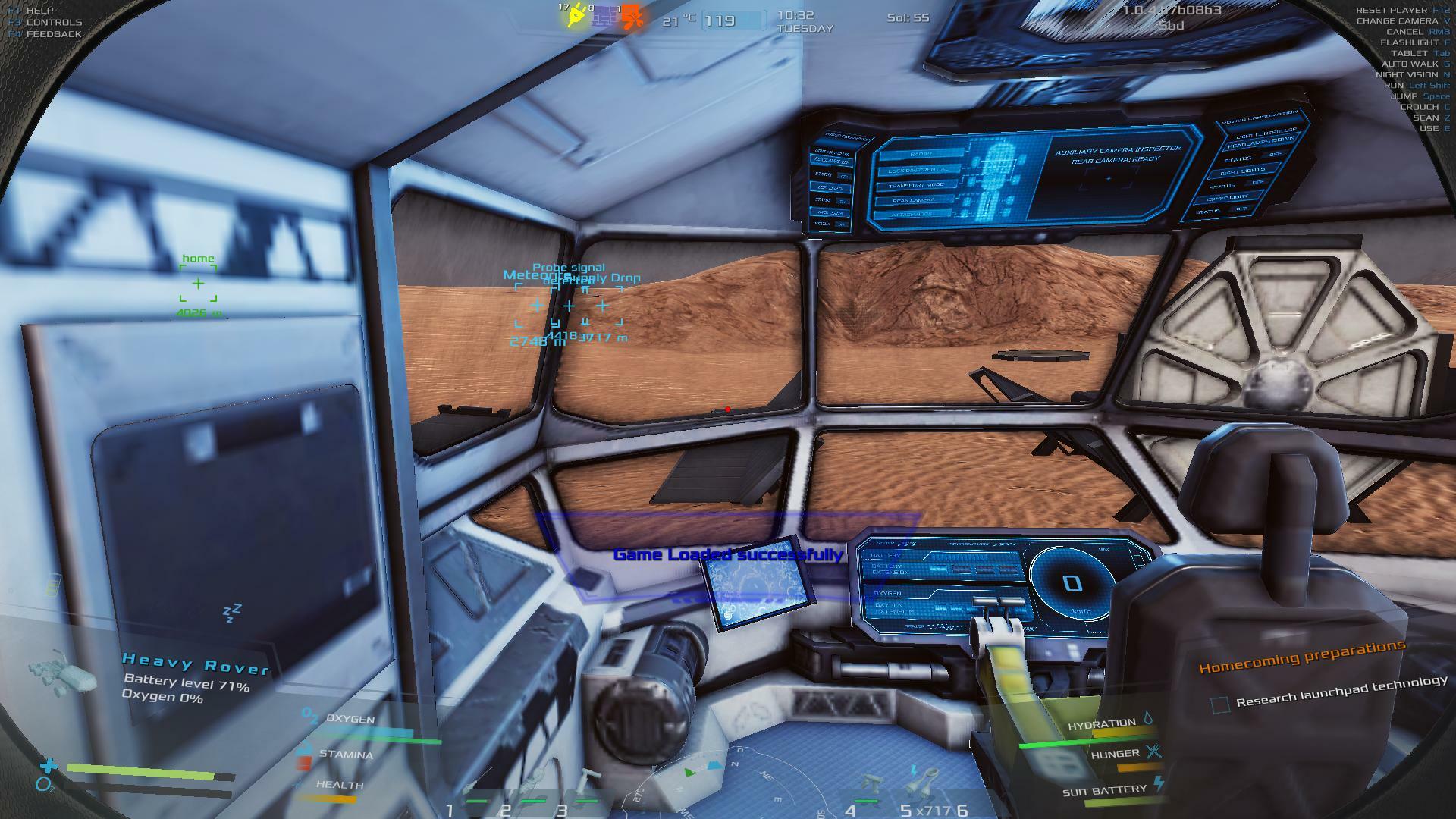Click the yellow power plug alert icon
This screenshot has height=819, width=1456.
point(576,16)
